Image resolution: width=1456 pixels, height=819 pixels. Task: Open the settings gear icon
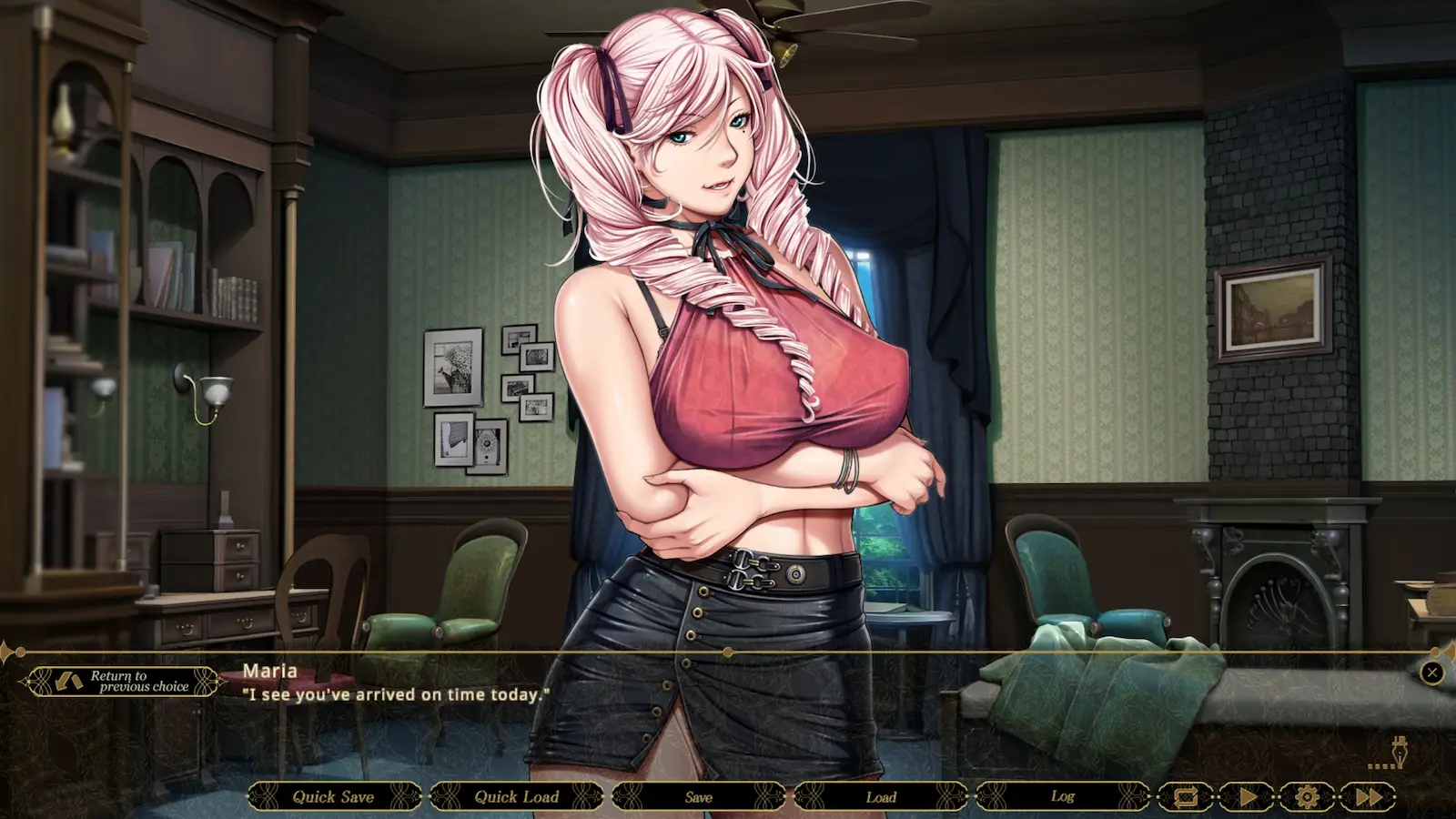(1307, 796)
